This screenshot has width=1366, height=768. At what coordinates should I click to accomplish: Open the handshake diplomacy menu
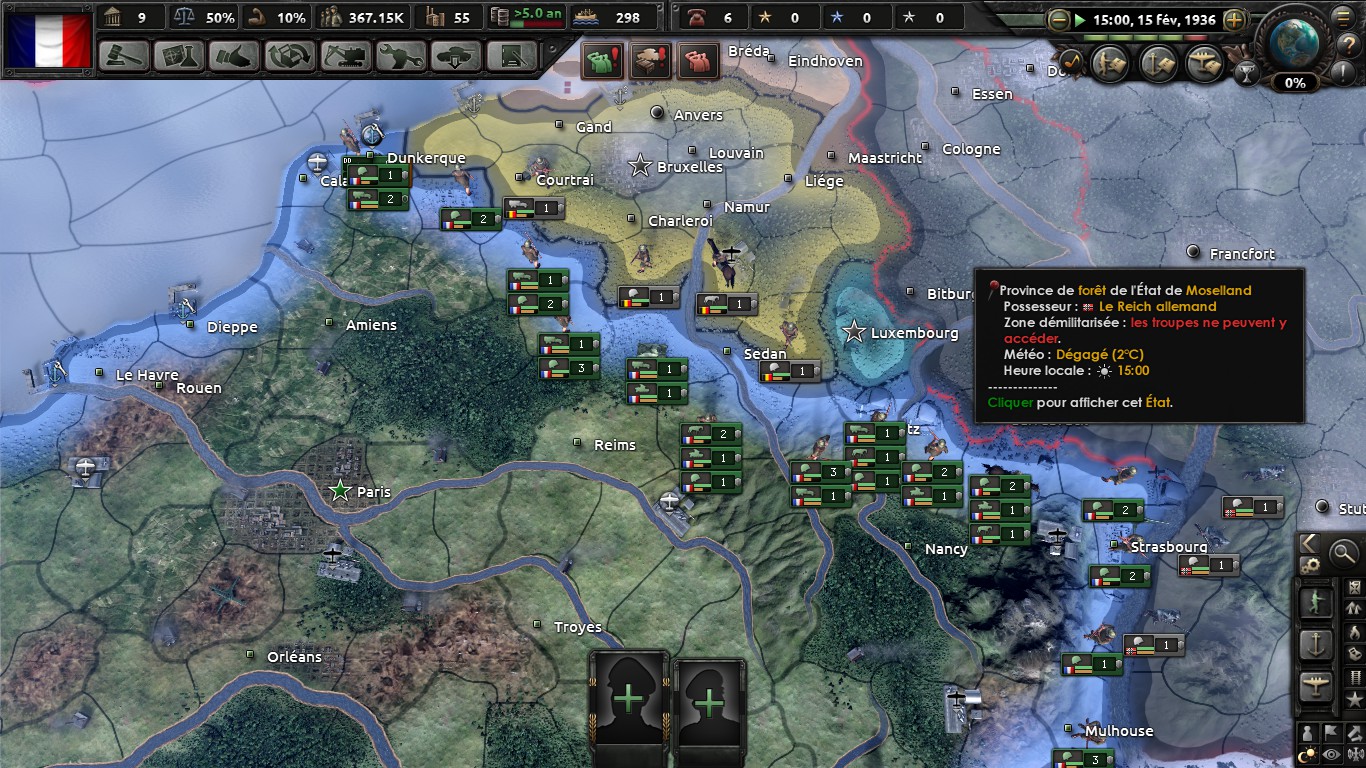click(x=234, y=55)
